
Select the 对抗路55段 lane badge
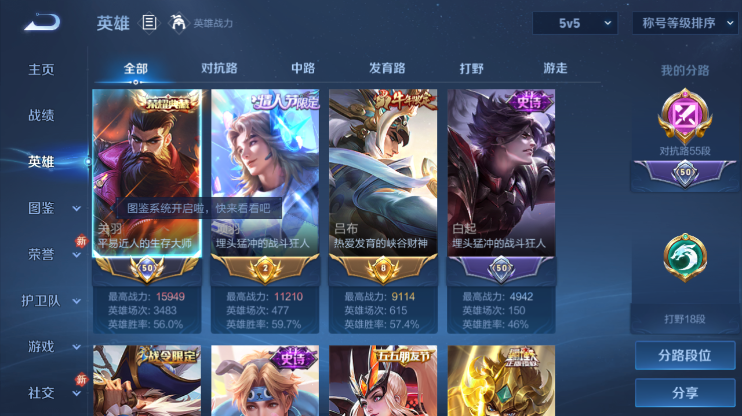(x=685, y=125)
